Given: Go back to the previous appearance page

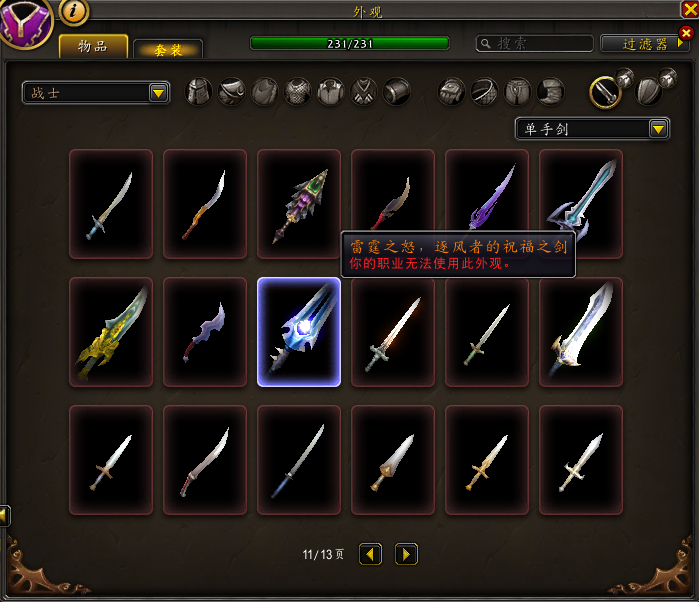Looking at the screenshot, I should click(370, 554).
